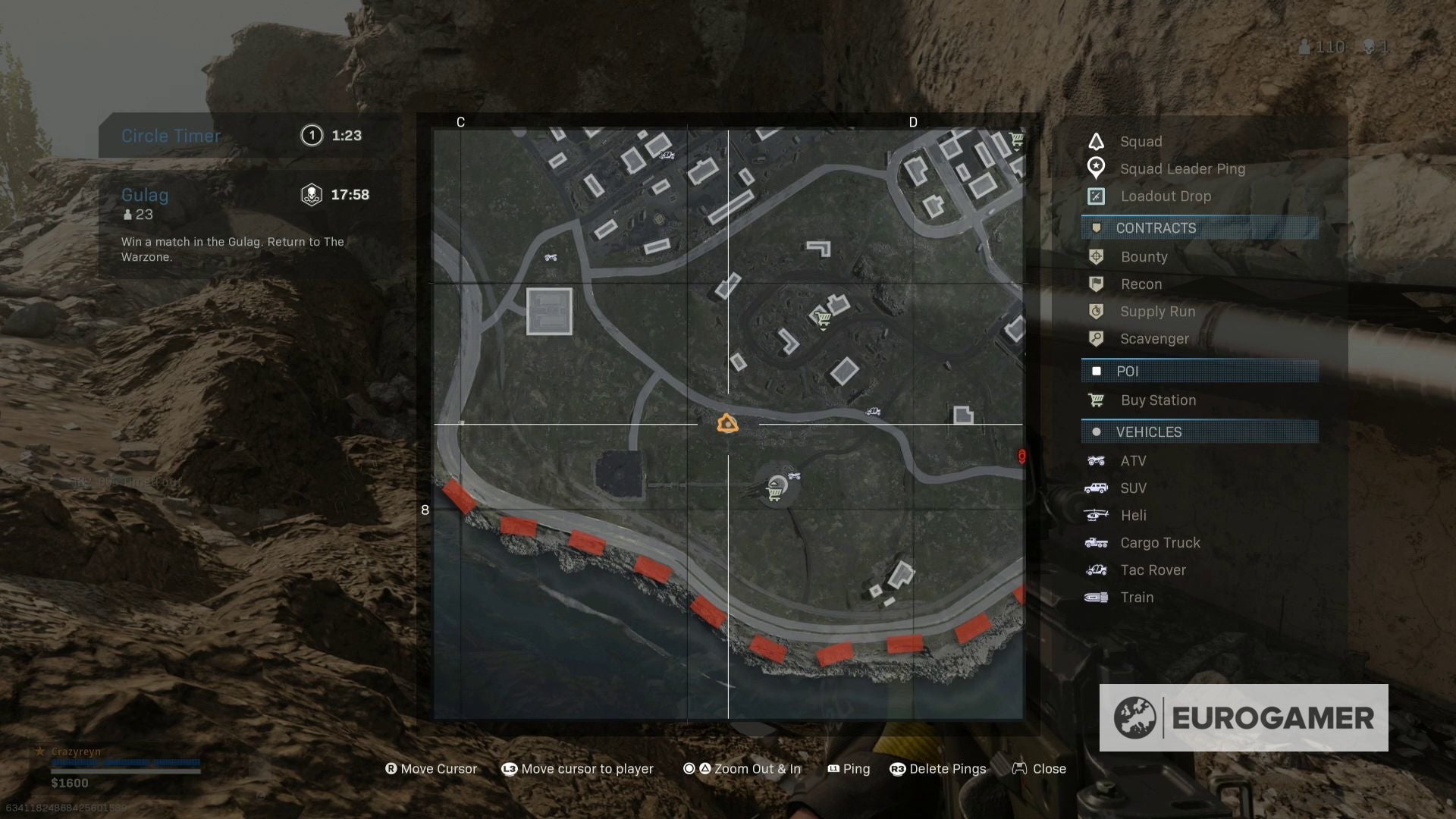The height and width of the screenshot is (819, 1456).
Task: Select the Tac Rover icon
Action: 1097,570
